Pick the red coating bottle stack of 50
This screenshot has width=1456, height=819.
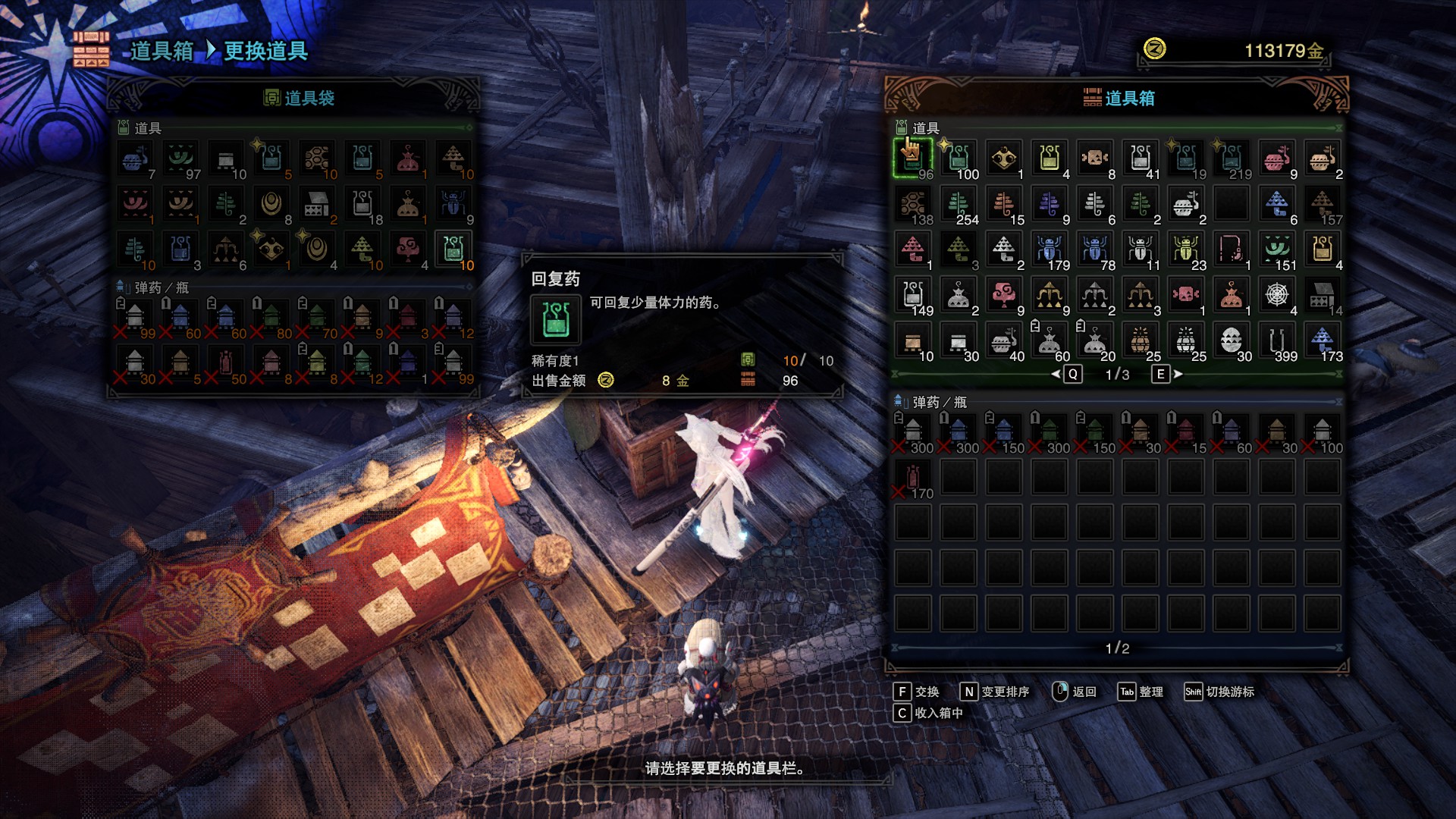point(226,363)
